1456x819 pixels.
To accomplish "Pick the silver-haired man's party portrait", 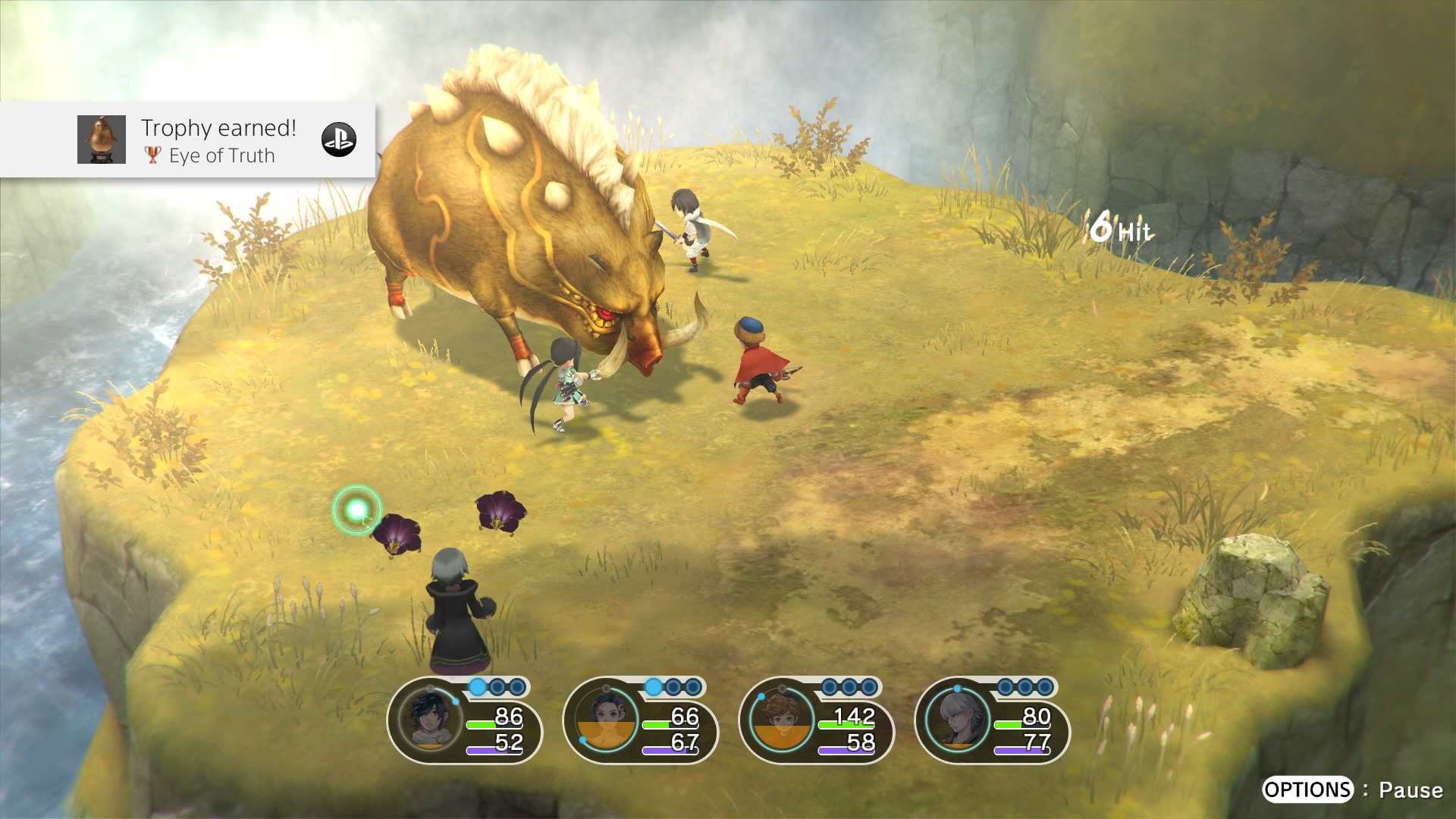I will [957, 719].
